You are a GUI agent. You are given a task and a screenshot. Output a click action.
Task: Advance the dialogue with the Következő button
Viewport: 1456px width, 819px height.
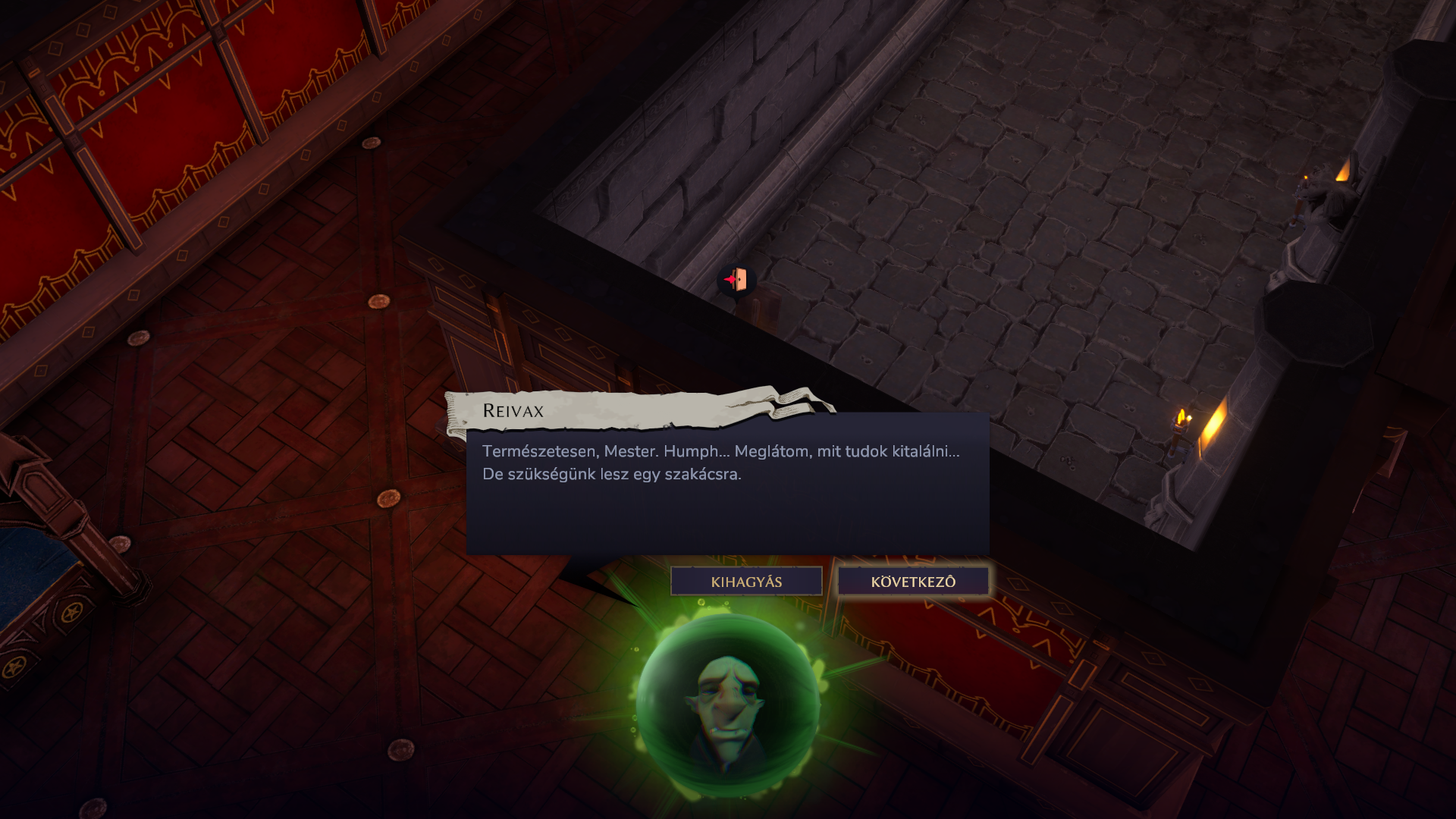click(x=913, y=582)
